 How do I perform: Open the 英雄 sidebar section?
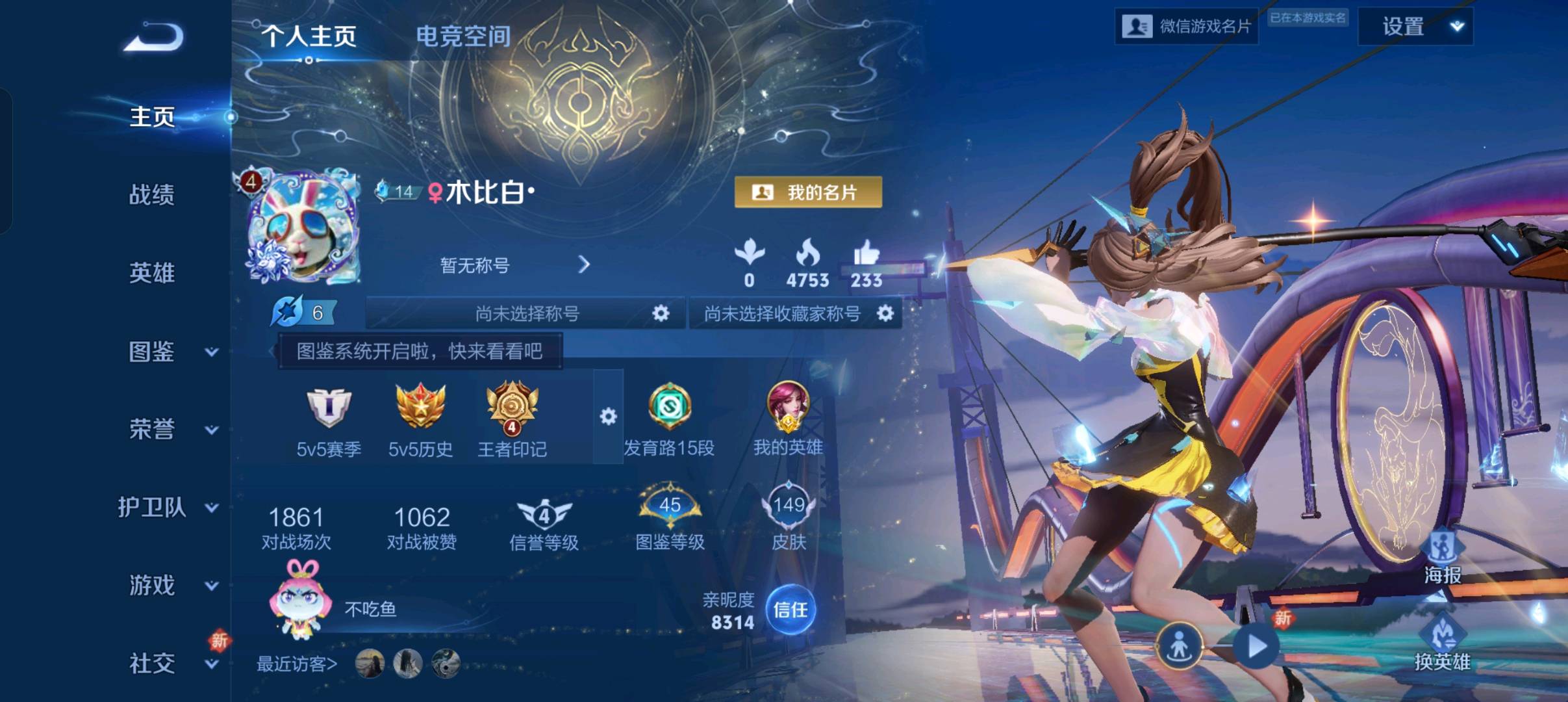coord(152,273)
